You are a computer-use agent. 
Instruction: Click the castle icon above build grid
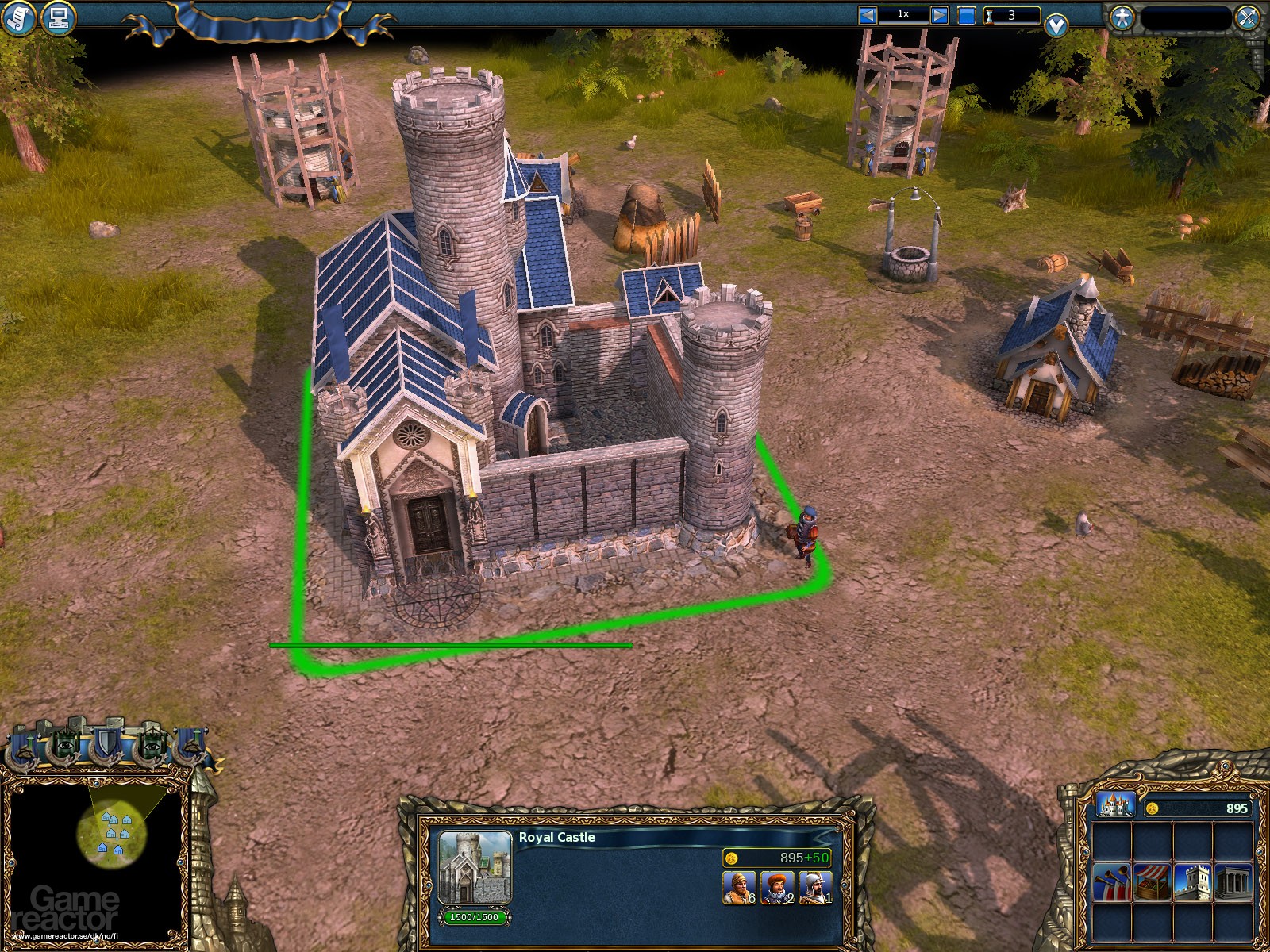pos(1114,805)
